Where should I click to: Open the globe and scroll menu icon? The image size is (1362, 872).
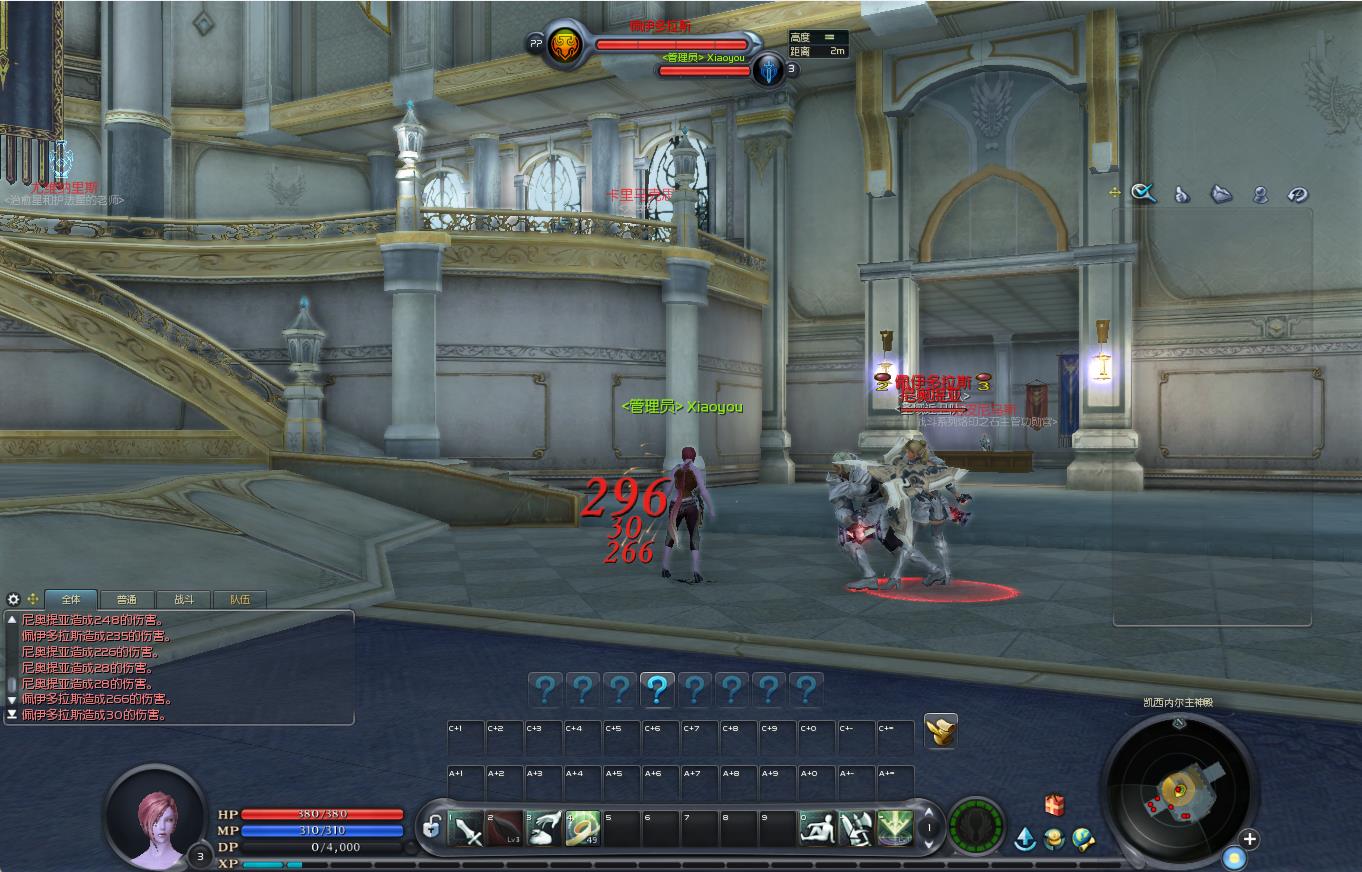tap(1083, 839)
